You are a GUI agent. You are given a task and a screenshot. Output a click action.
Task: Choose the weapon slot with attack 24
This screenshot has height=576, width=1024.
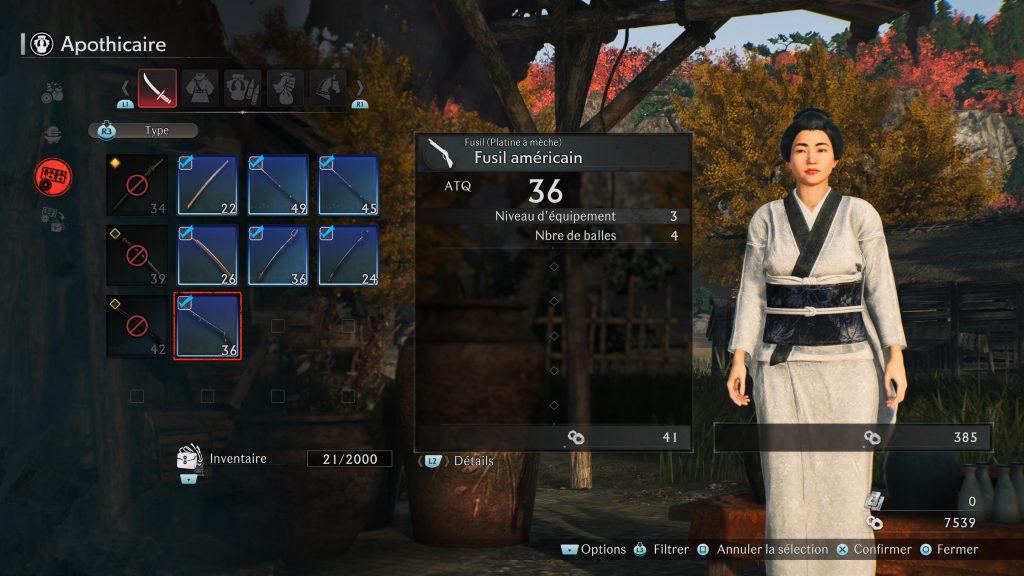[x=348, y=255]
